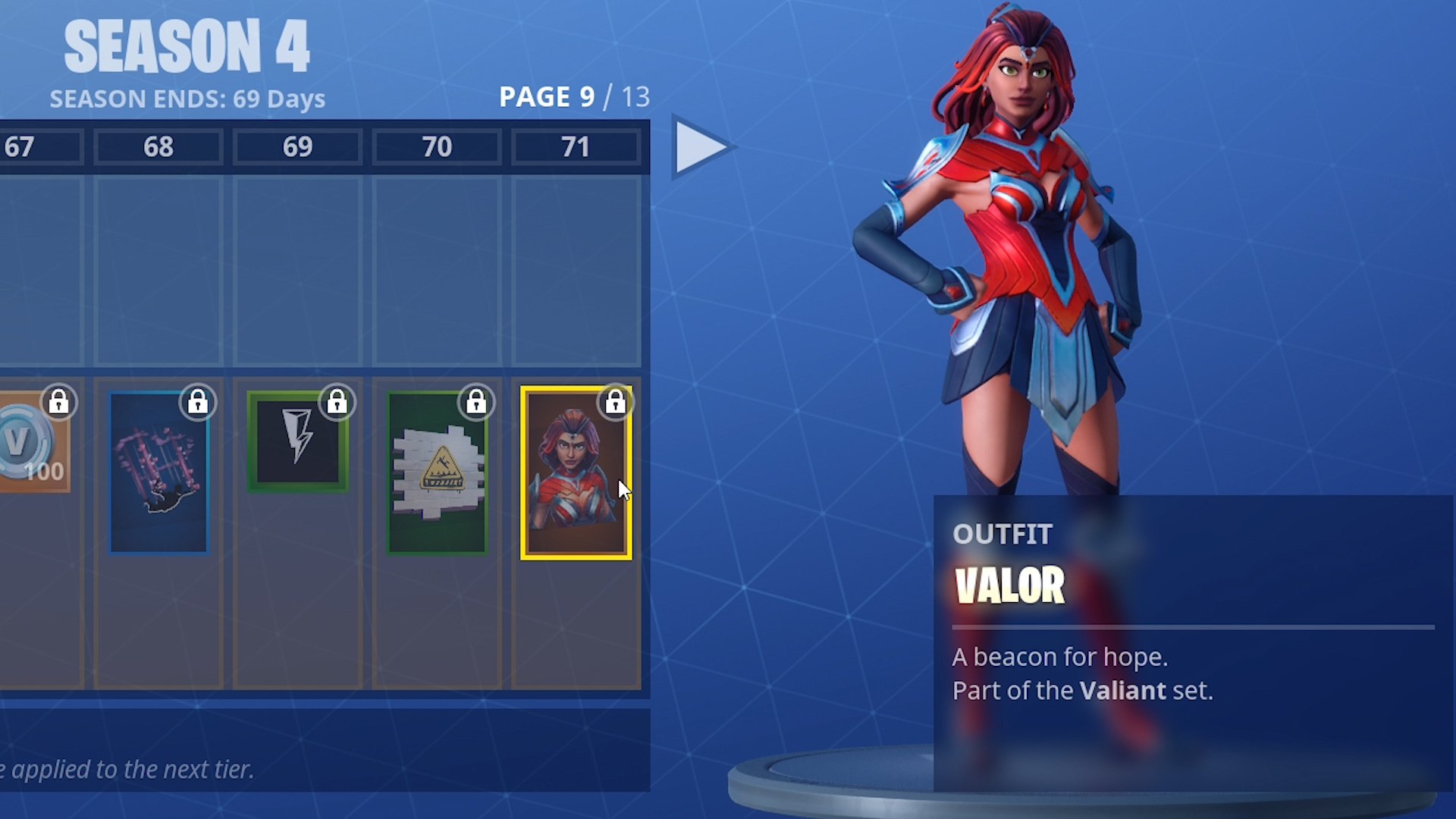Screen dimensions: 1456x819
Task: Select the wet floor sign spray reward
Action: (x=437, y=473)
